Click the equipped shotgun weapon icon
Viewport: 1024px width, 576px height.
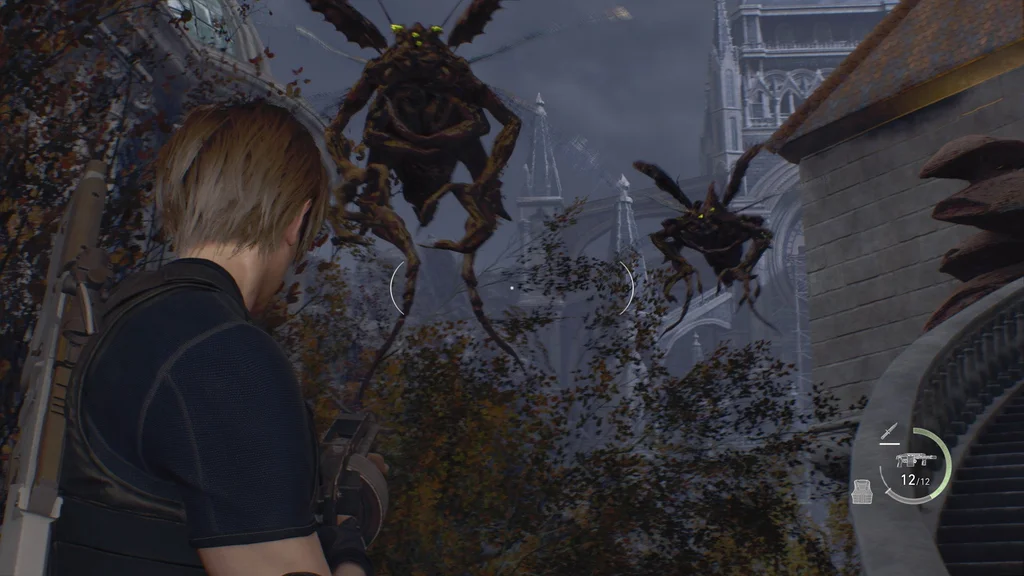(916, 459)
